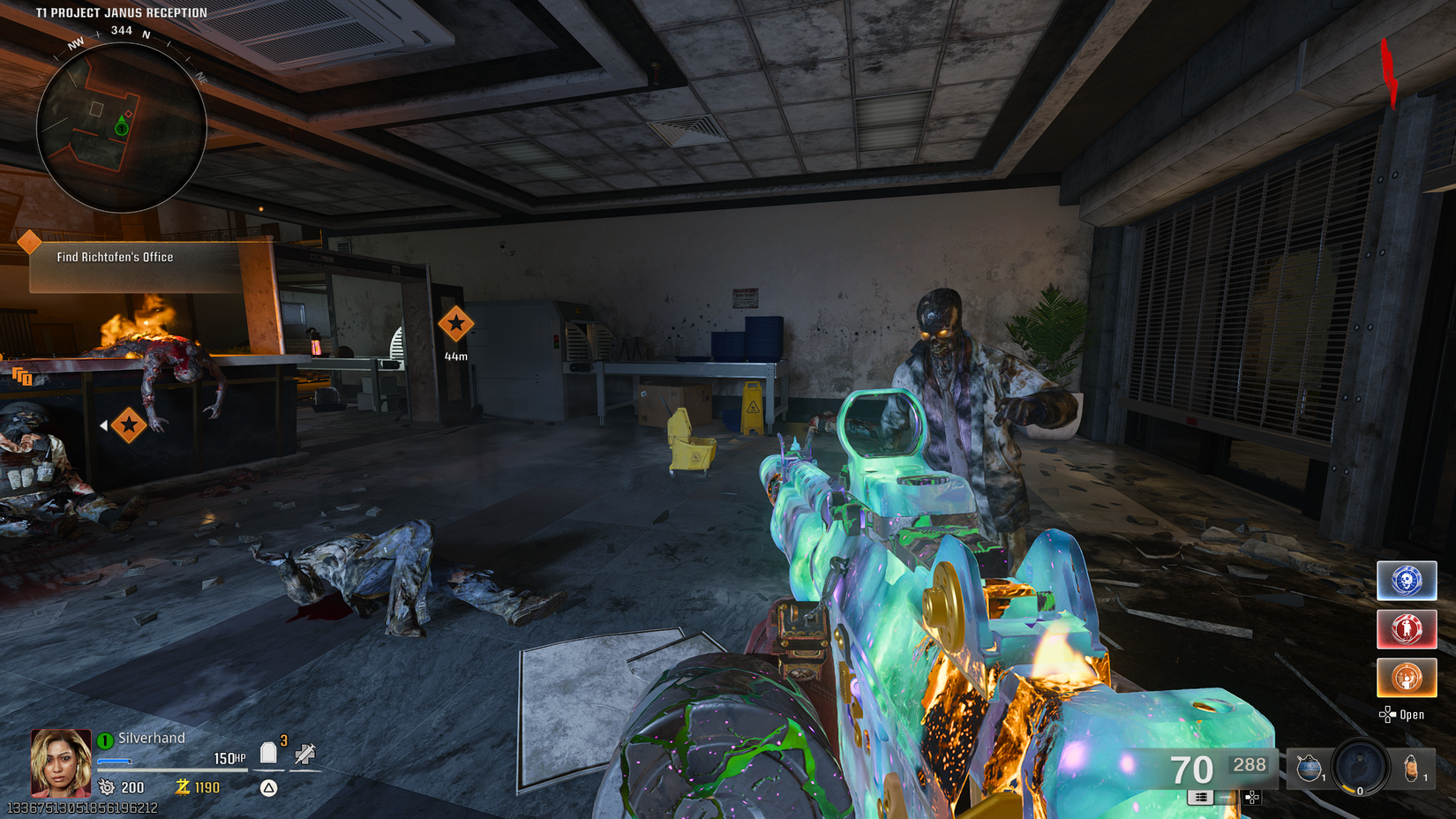Select the armor plate icon showing 3
The height and width of the screenshot is (819, 1456).
(x=268, y=752)
